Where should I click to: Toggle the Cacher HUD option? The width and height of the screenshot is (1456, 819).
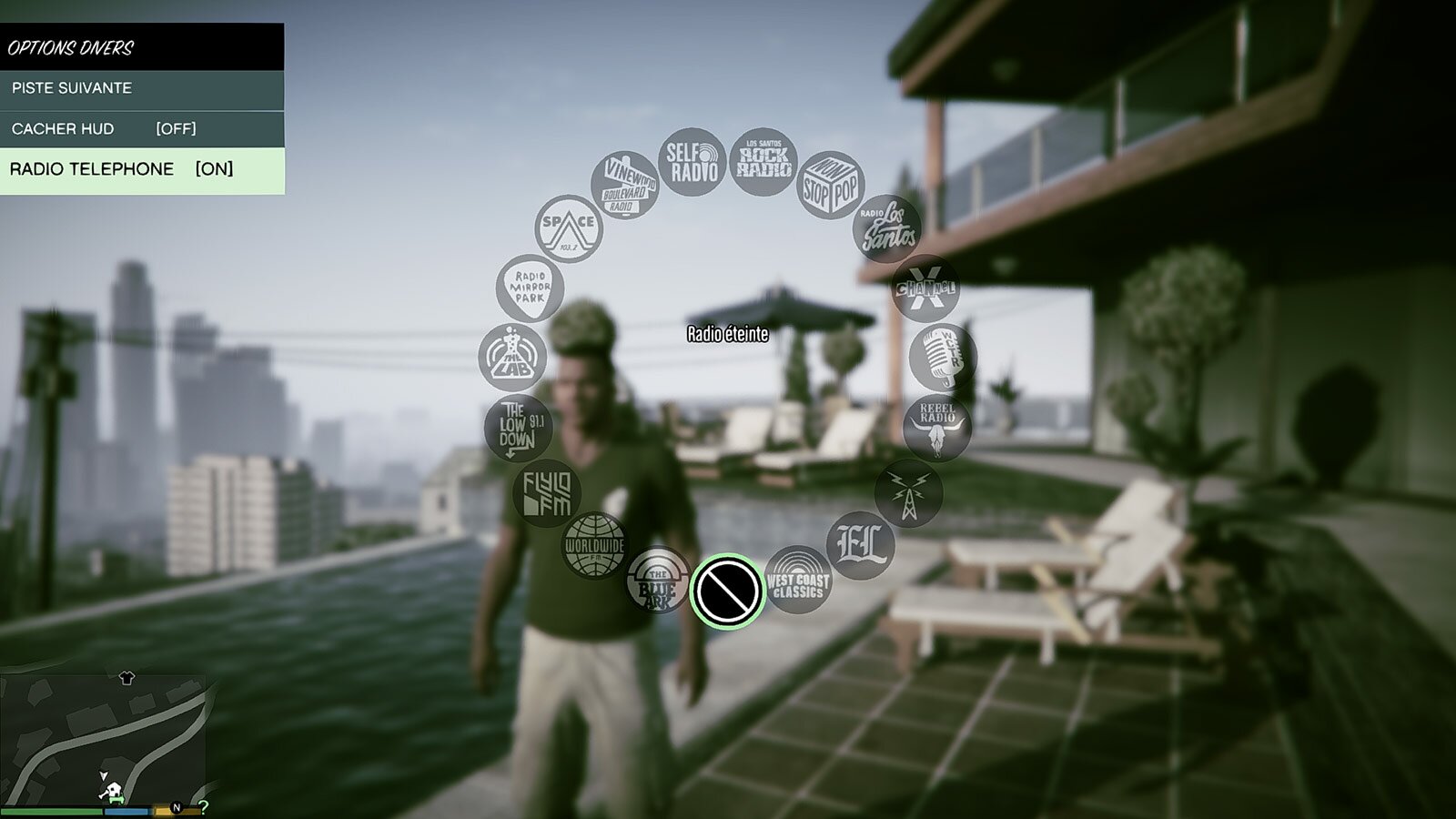(x=141, y=129)
